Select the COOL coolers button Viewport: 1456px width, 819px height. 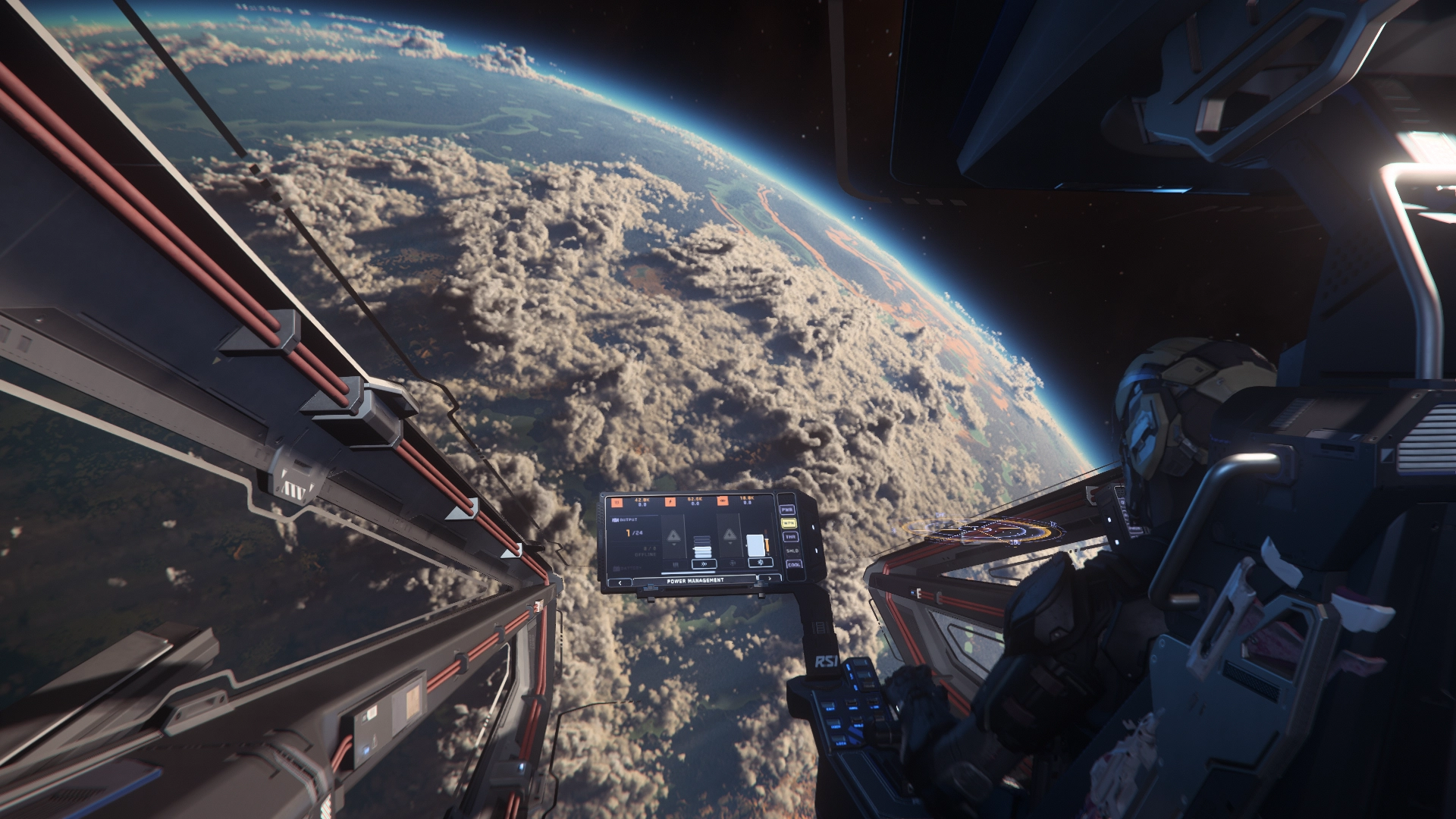click(x=794, y=565)
